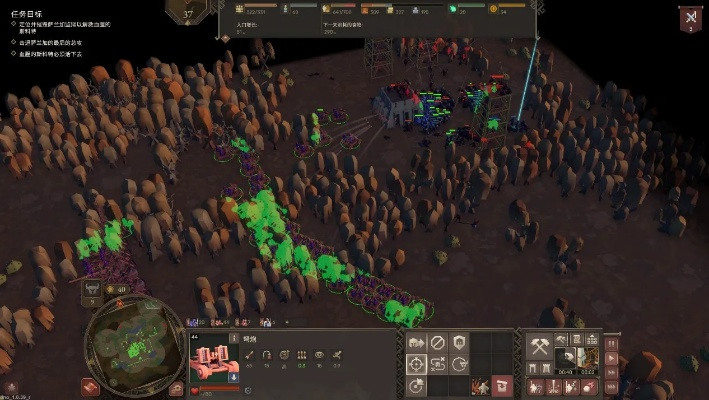Open the crossed swords panel at top right
The width and height of the screenshot is (709, 400).
pos(690,18)
